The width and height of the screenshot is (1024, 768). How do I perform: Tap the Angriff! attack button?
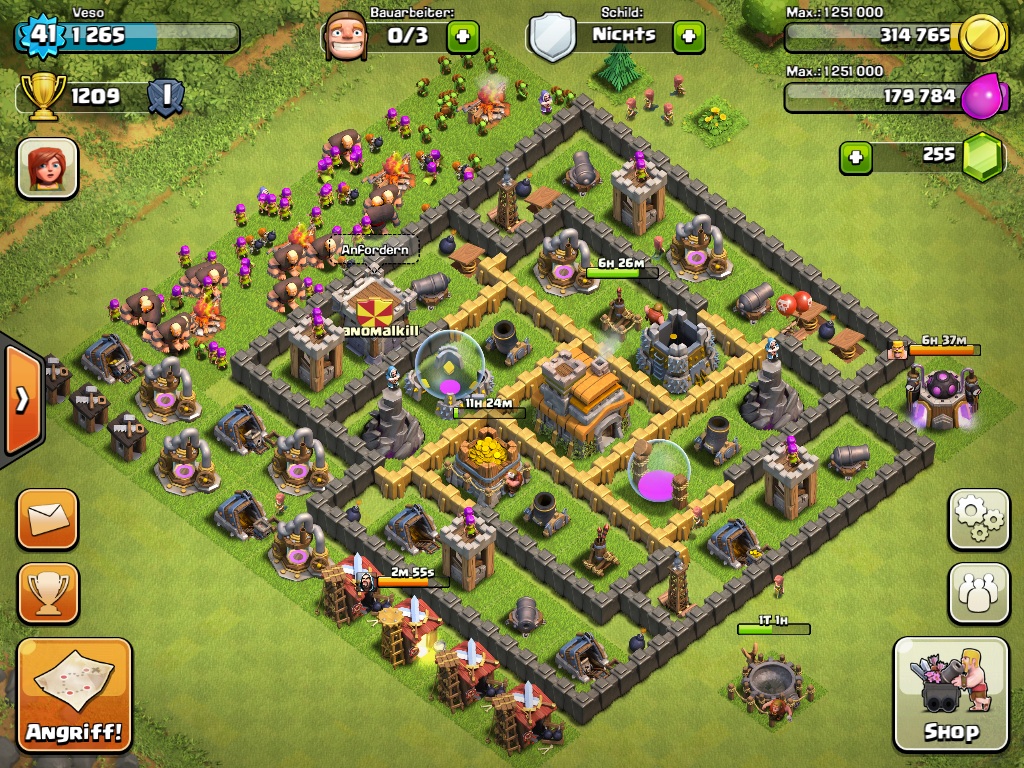pyautogui.click(x=74, y=694)
